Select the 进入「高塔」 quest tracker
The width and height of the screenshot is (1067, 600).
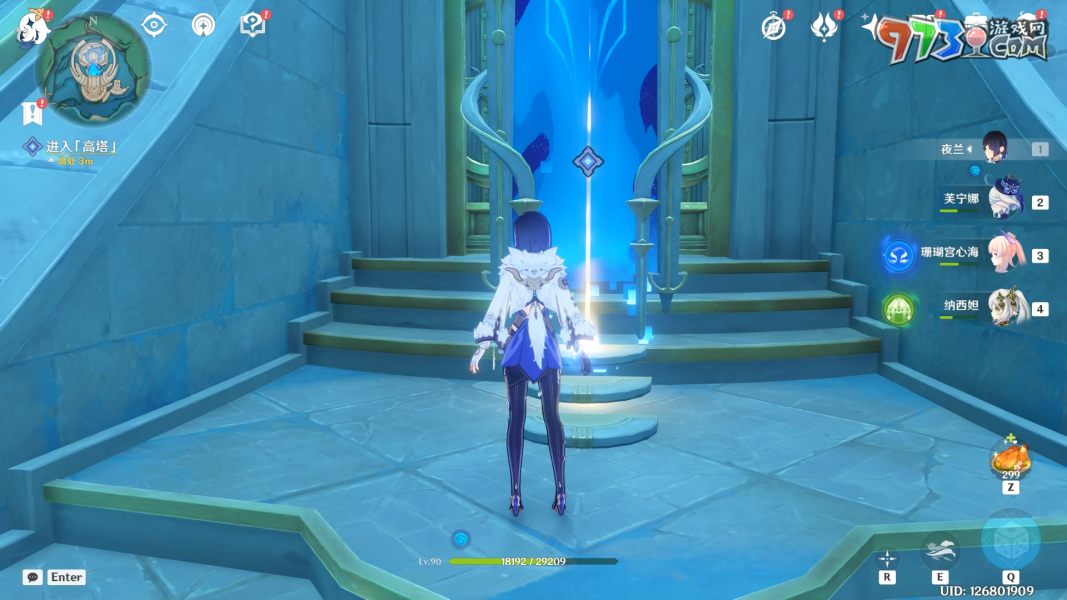click(80, 147)
